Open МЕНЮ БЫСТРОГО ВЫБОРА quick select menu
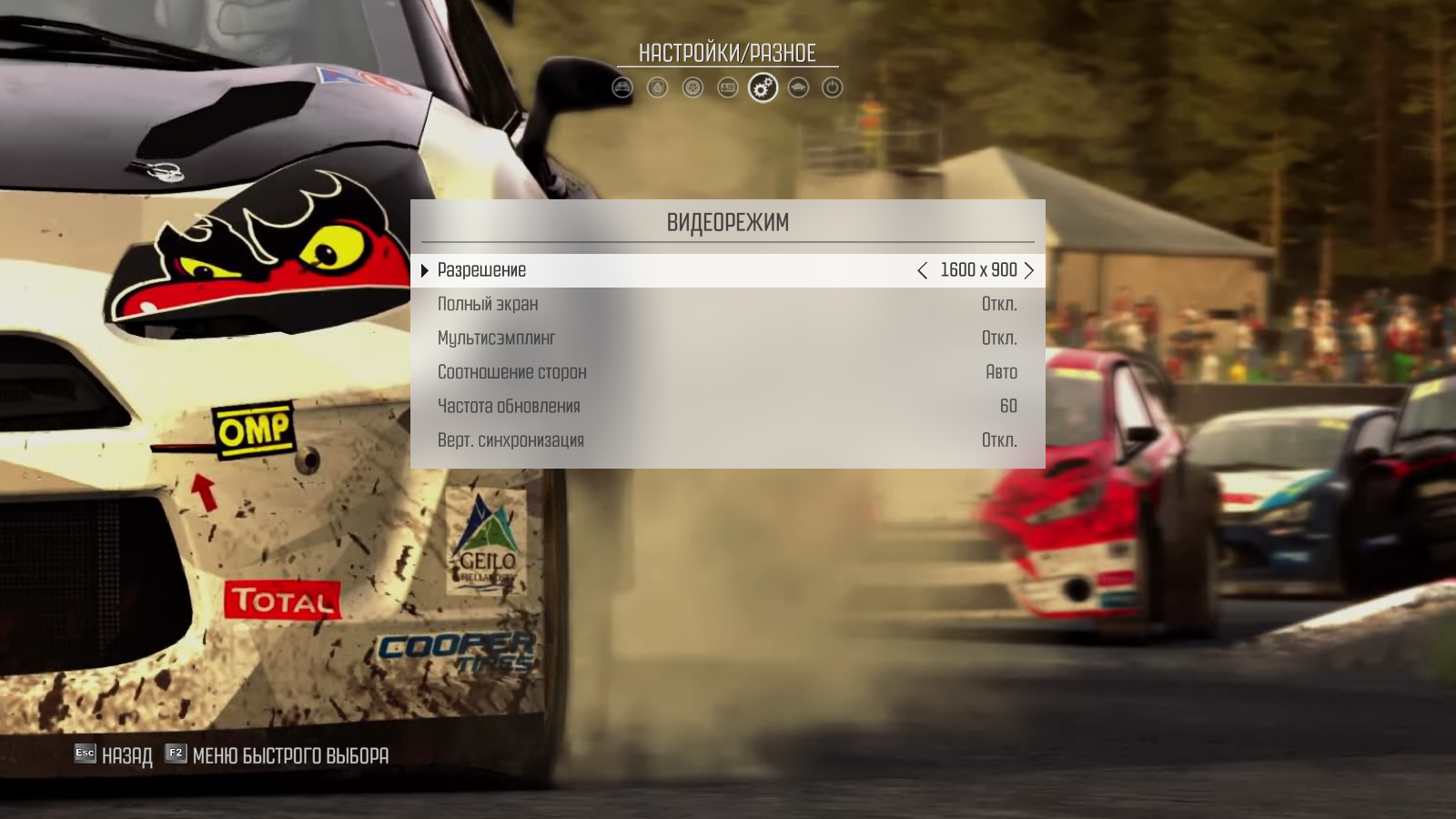Viewport: 1456px width, 819px height. [278, 755]
